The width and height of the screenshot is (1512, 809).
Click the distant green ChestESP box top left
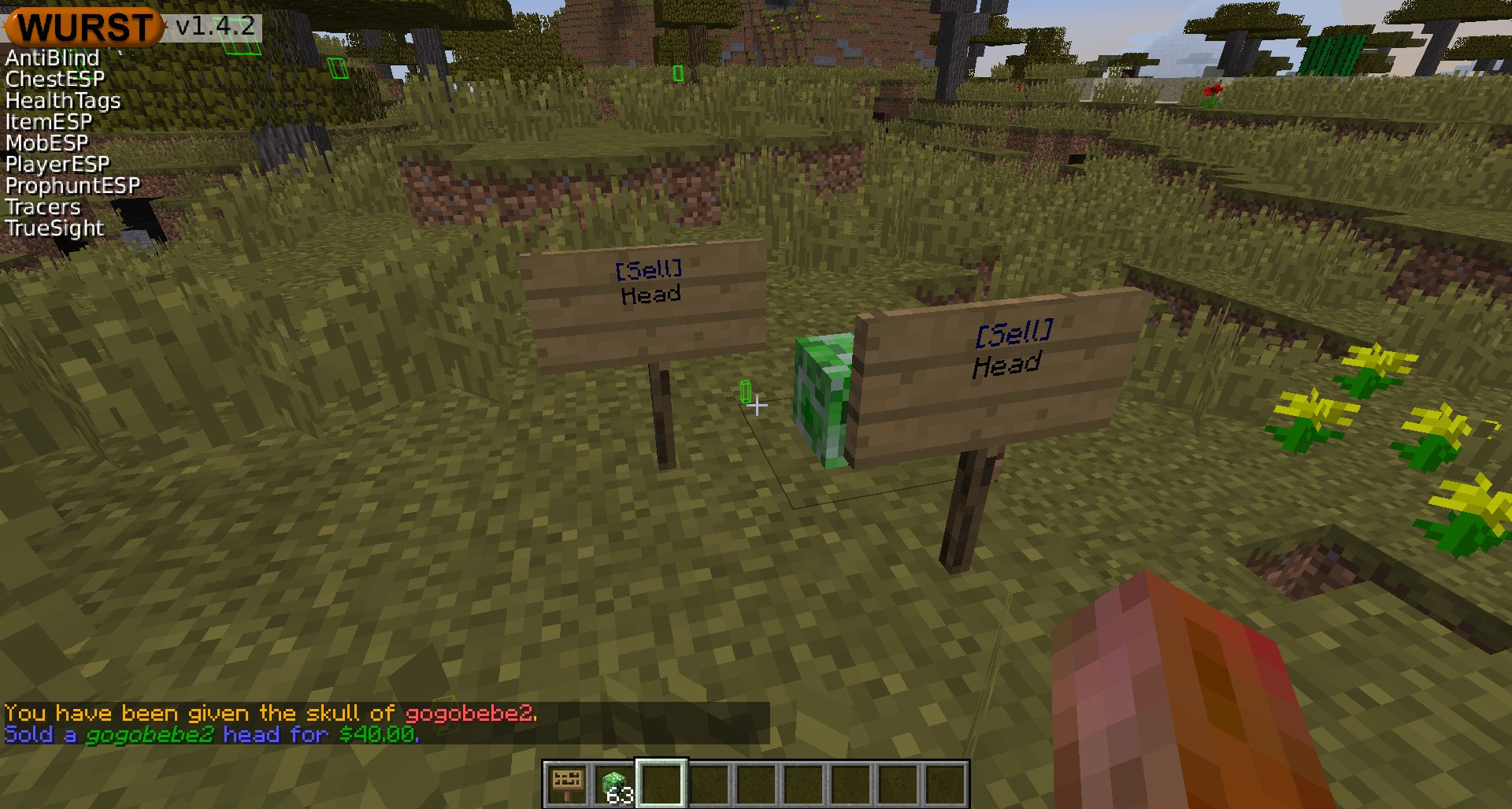point(337,69)
